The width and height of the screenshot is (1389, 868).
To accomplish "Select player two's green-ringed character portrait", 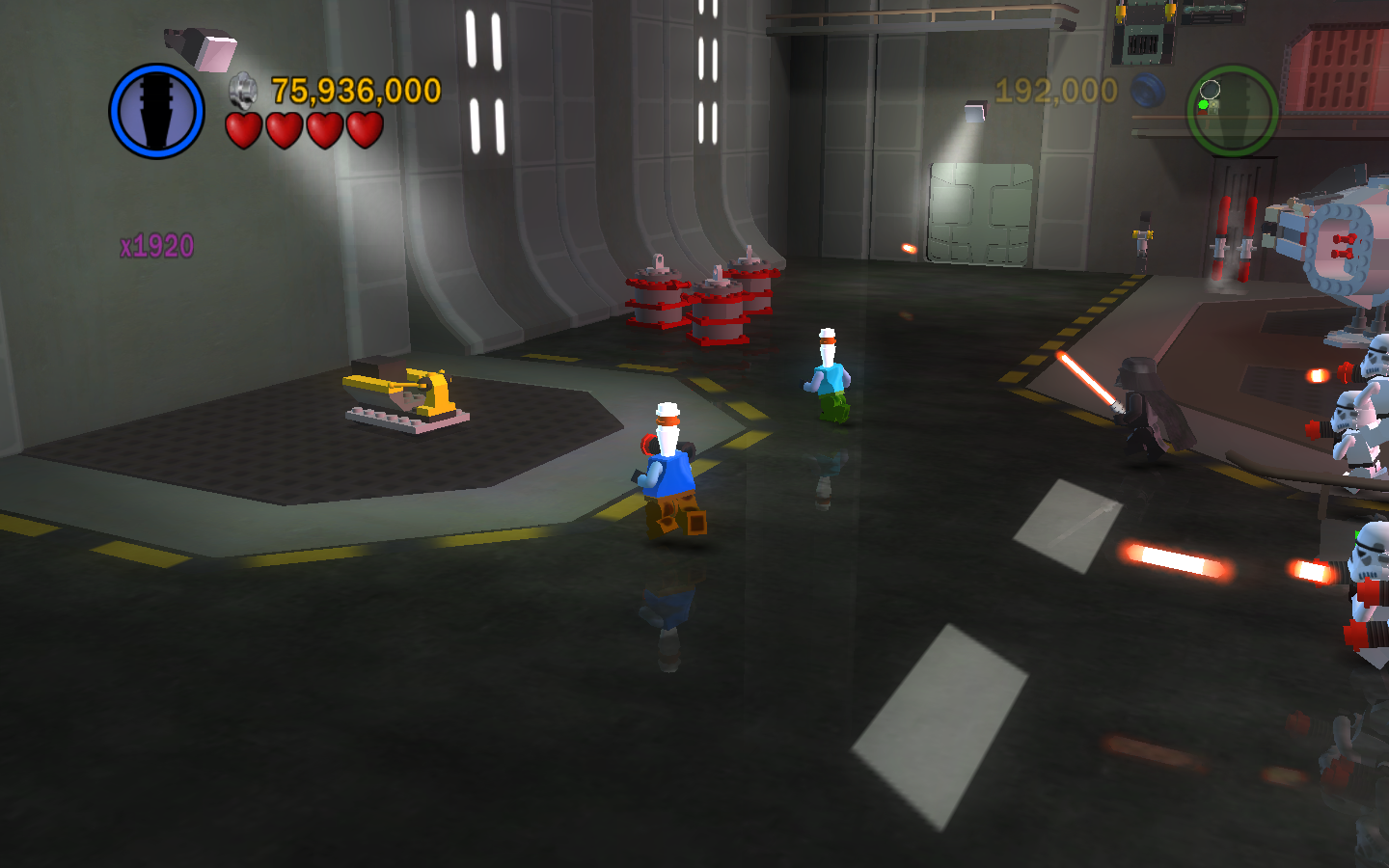I will pyautogui.click(x=1232, y=110).
